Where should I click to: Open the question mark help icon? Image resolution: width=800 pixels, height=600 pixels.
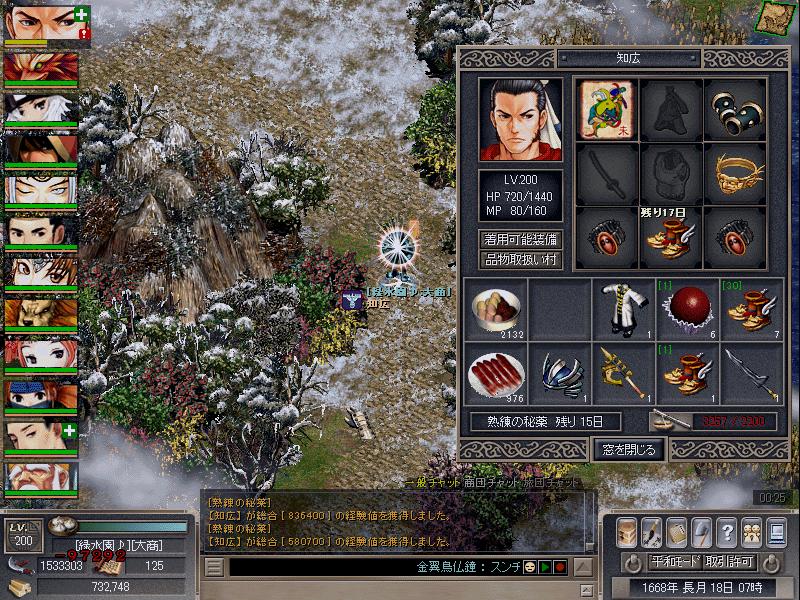pyautogui.click(x=727, y=530)
